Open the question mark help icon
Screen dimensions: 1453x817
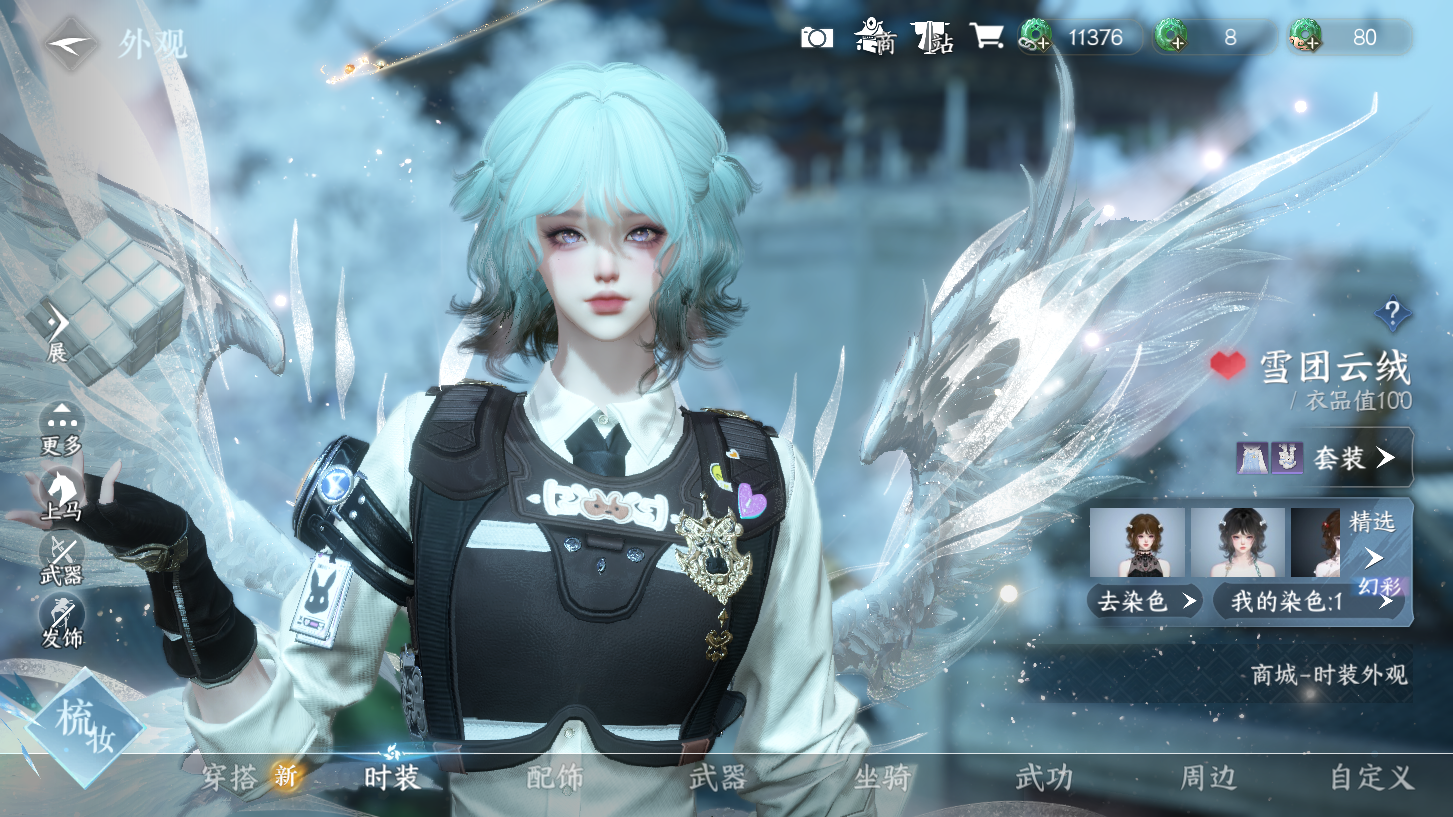(1392, 313)
